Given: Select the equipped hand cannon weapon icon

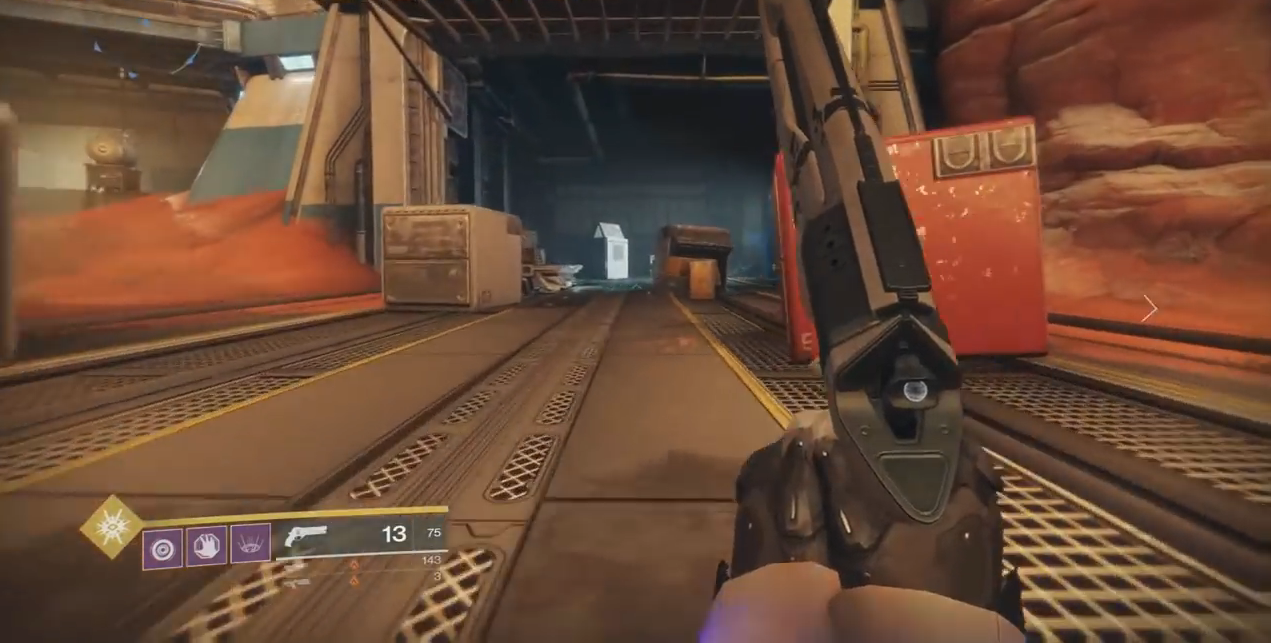Looking at the screenshot, I should tap(305, 536).
